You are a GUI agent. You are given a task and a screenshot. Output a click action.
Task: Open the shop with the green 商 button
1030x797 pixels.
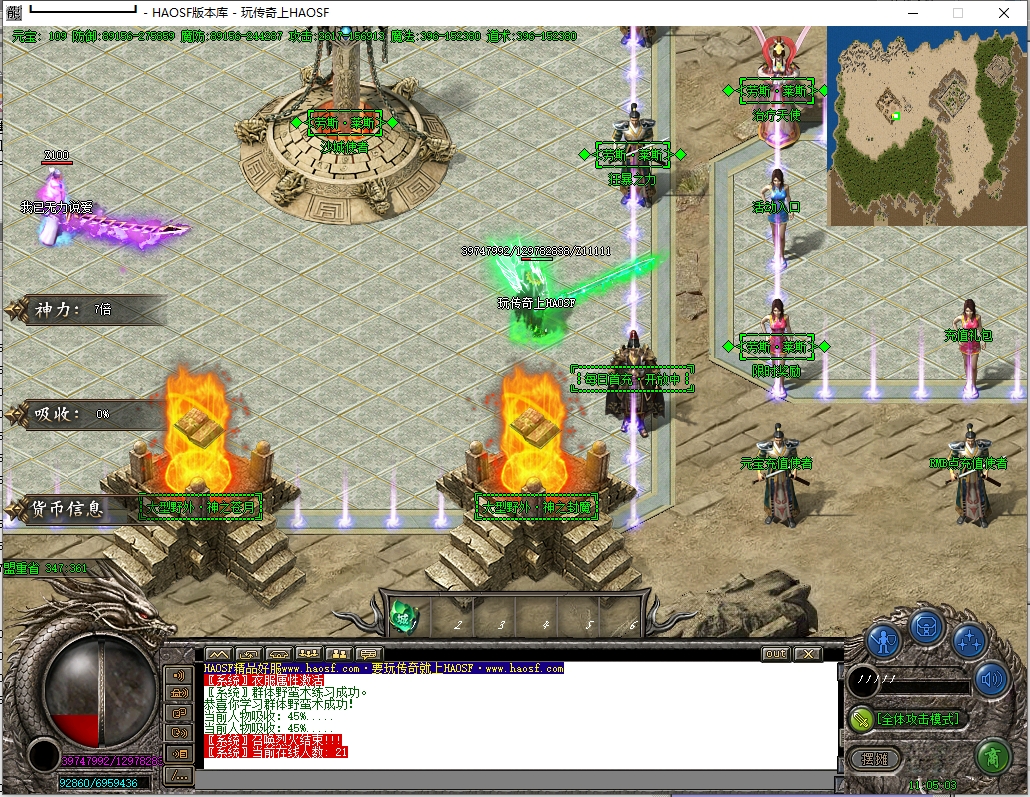pyautogui.click(x=992, y=757)
